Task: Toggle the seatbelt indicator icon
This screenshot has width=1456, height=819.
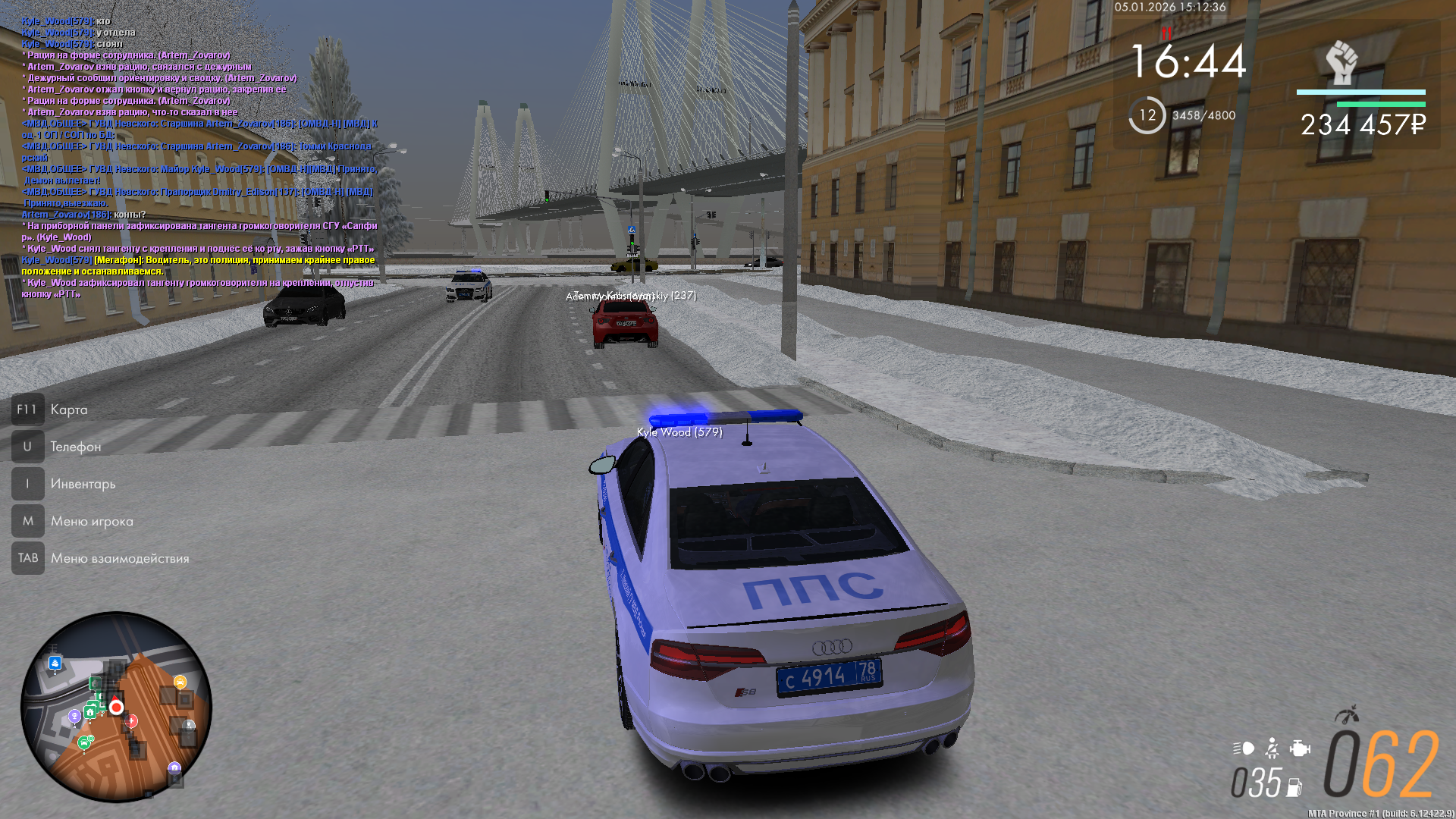Action: tap(1272, 749)
